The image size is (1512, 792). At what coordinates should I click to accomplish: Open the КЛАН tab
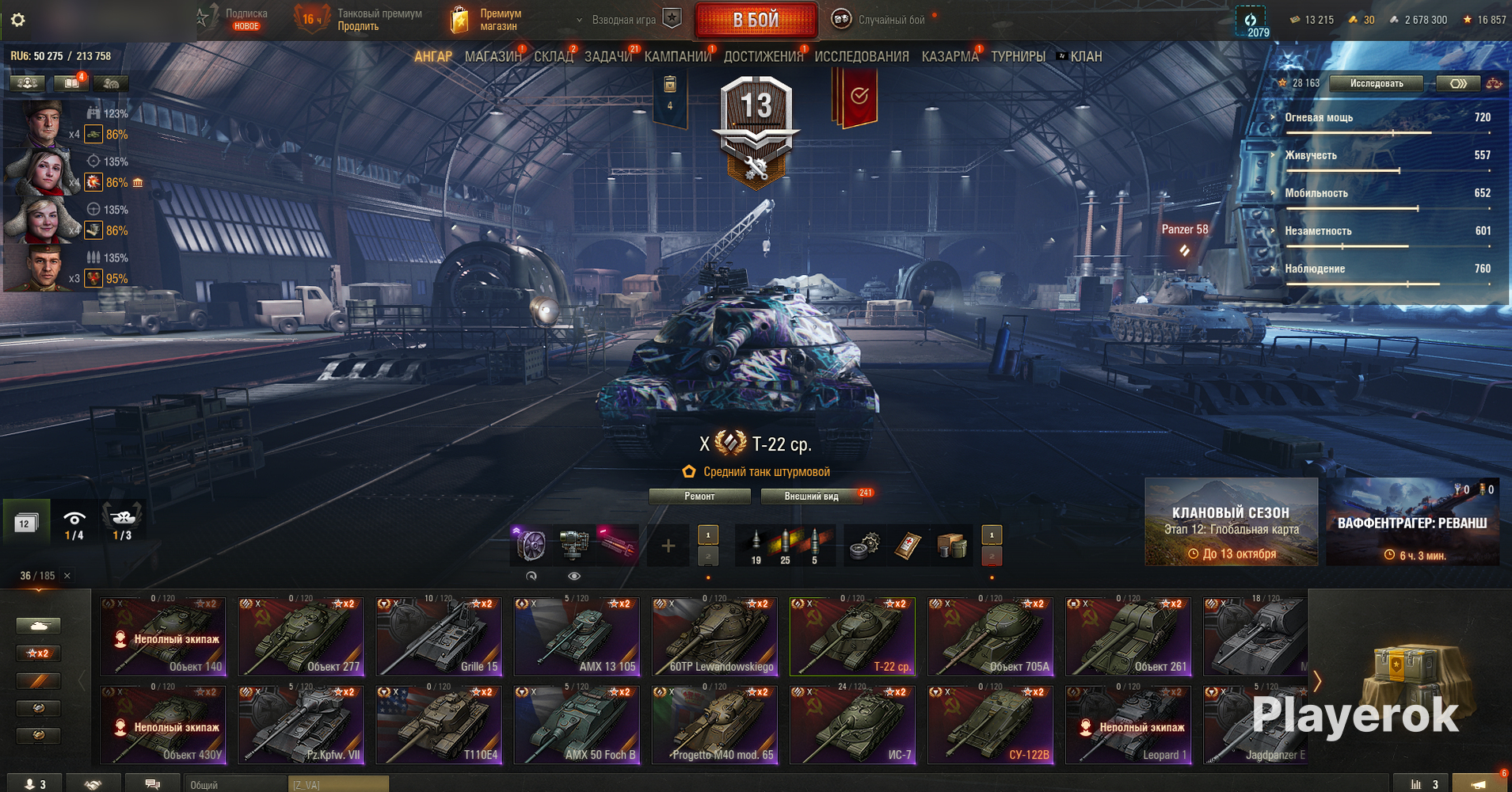1085,57
